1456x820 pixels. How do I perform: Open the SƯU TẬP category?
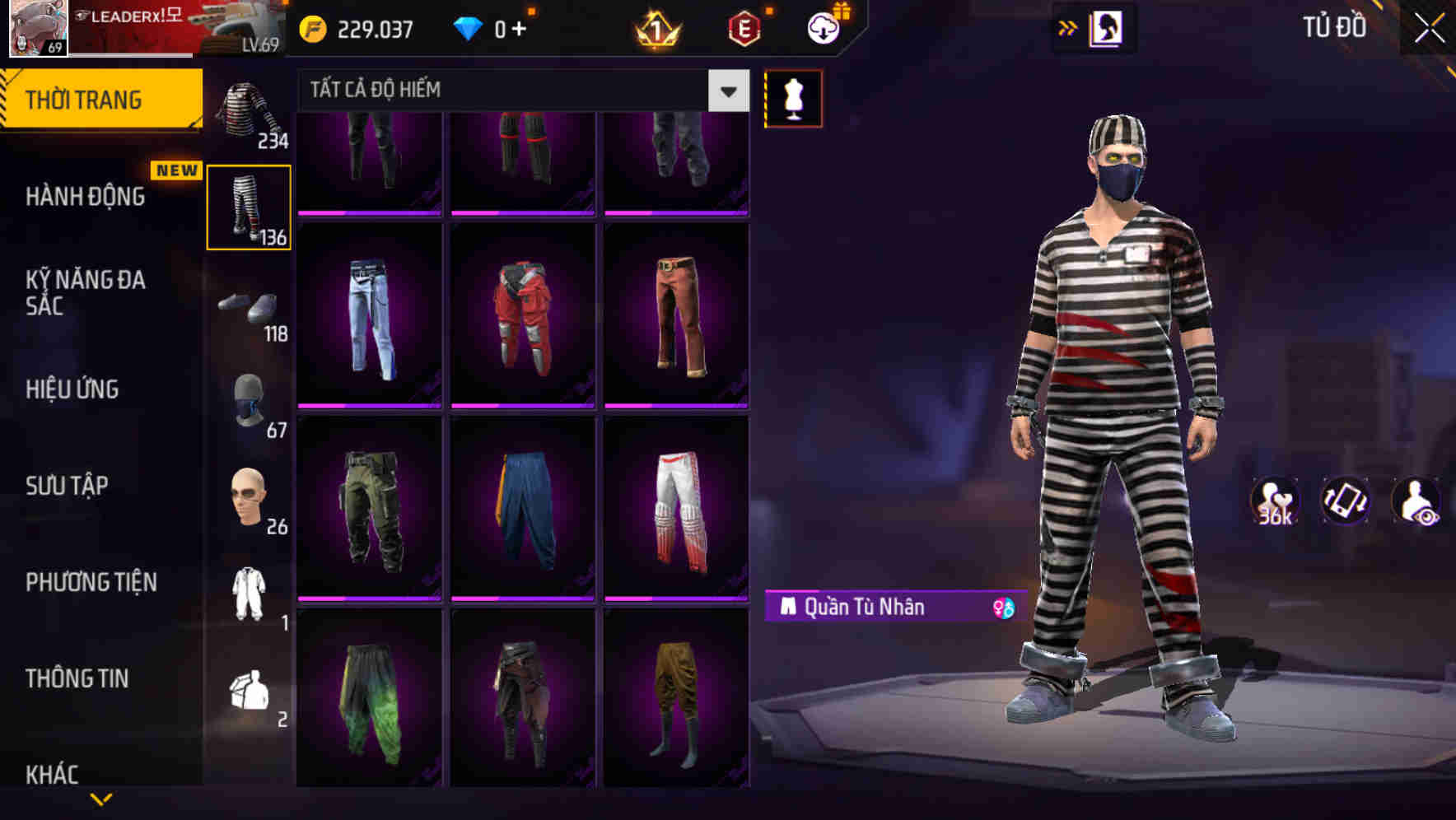(69, 486)
